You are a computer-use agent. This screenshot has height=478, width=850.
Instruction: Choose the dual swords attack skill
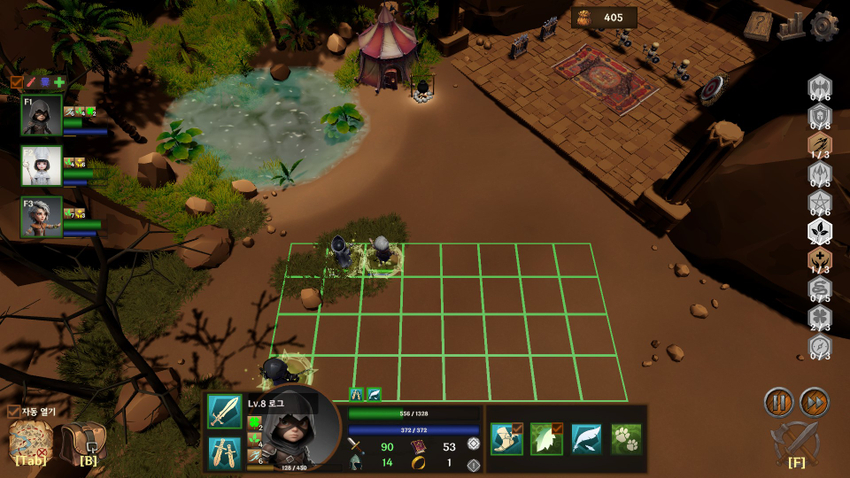click(224, 452)
